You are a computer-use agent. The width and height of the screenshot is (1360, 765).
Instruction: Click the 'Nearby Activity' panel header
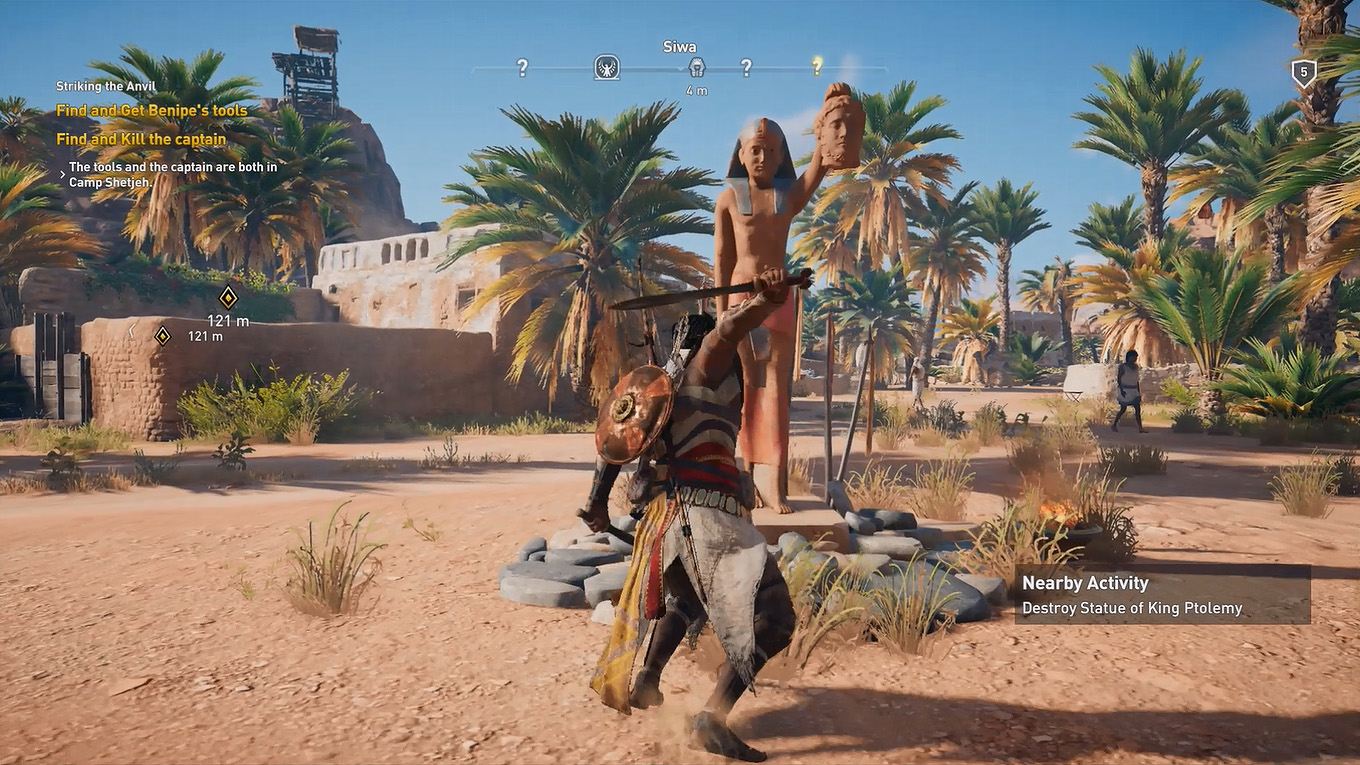point(1086,582)
